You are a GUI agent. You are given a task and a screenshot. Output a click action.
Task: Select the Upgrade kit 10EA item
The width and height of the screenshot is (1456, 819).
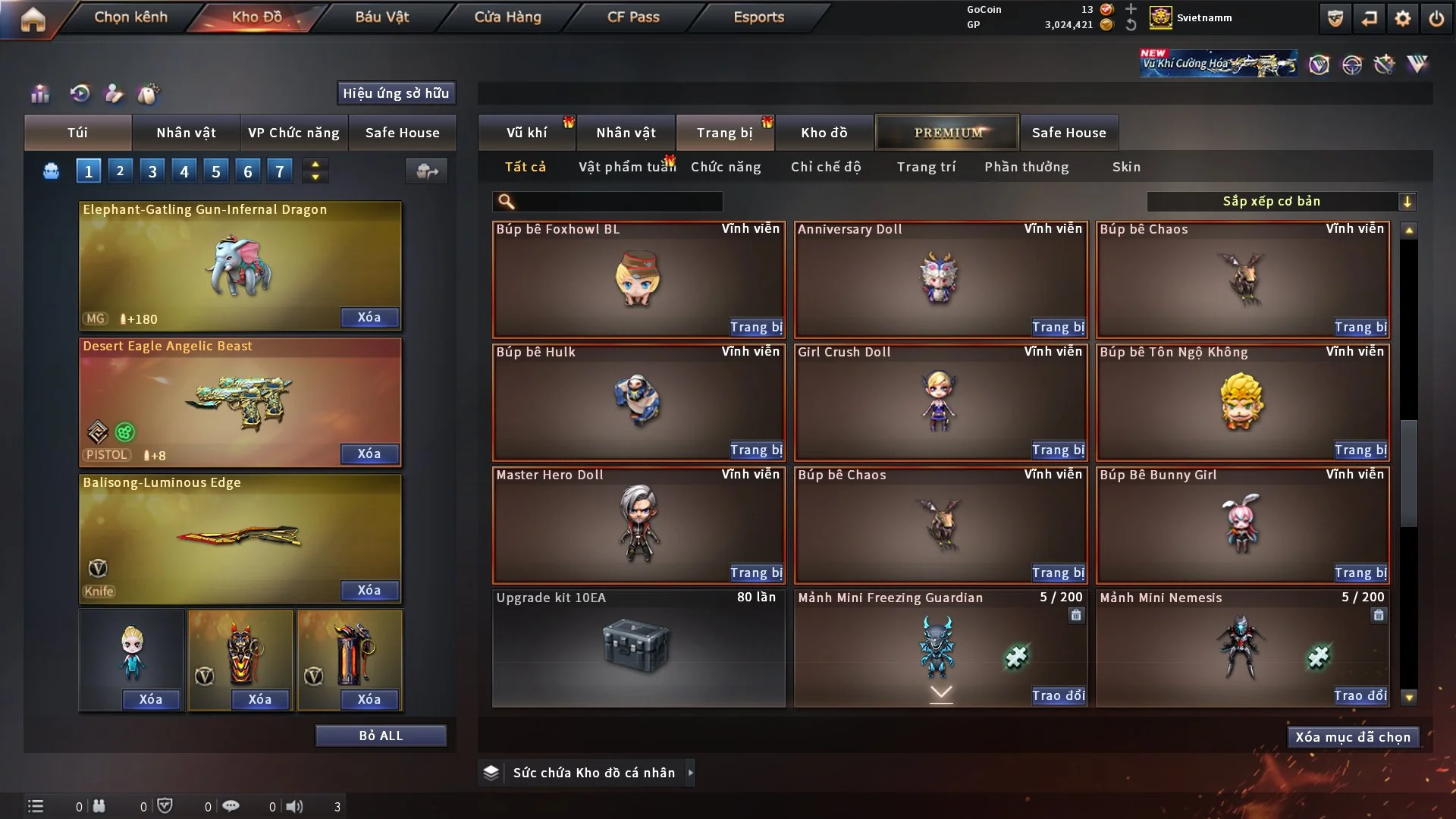point(638,648)
